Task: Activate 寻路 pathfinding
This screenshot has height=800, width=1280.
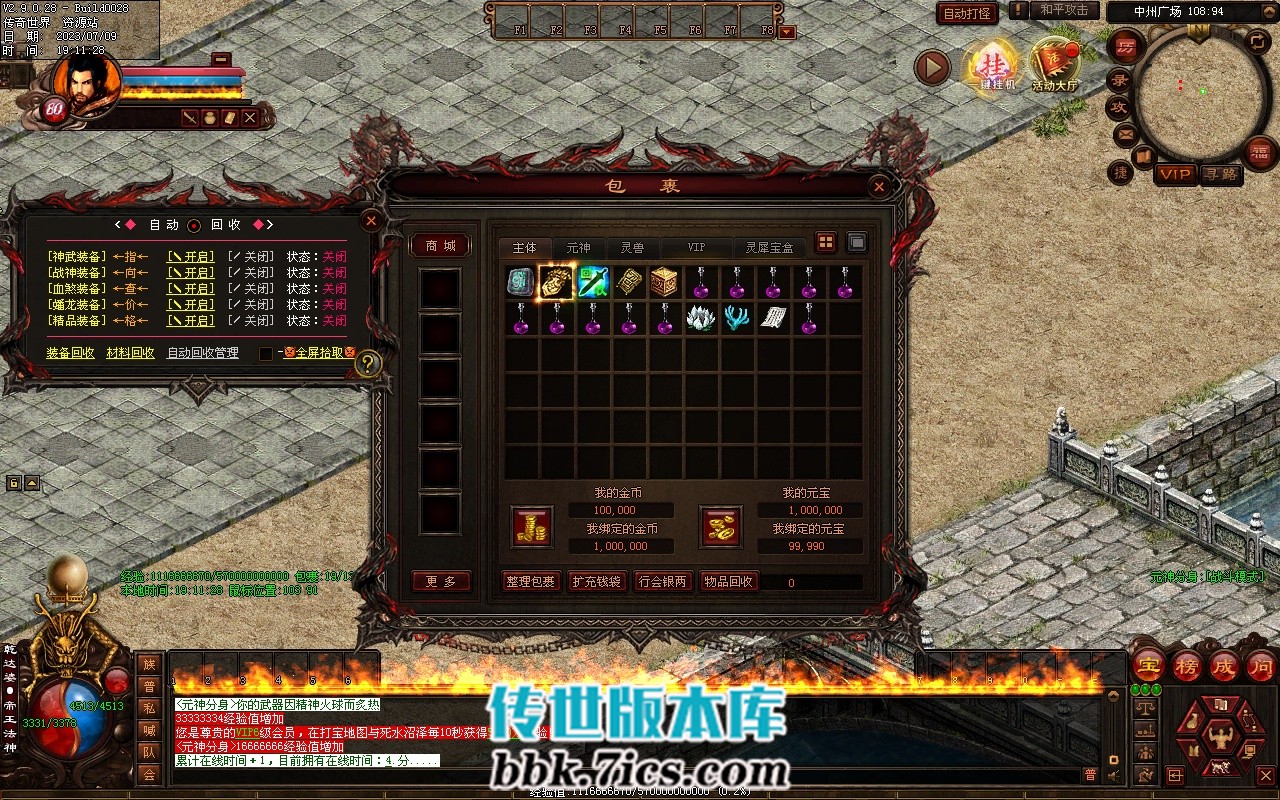Action: [x=1220, y=174]
